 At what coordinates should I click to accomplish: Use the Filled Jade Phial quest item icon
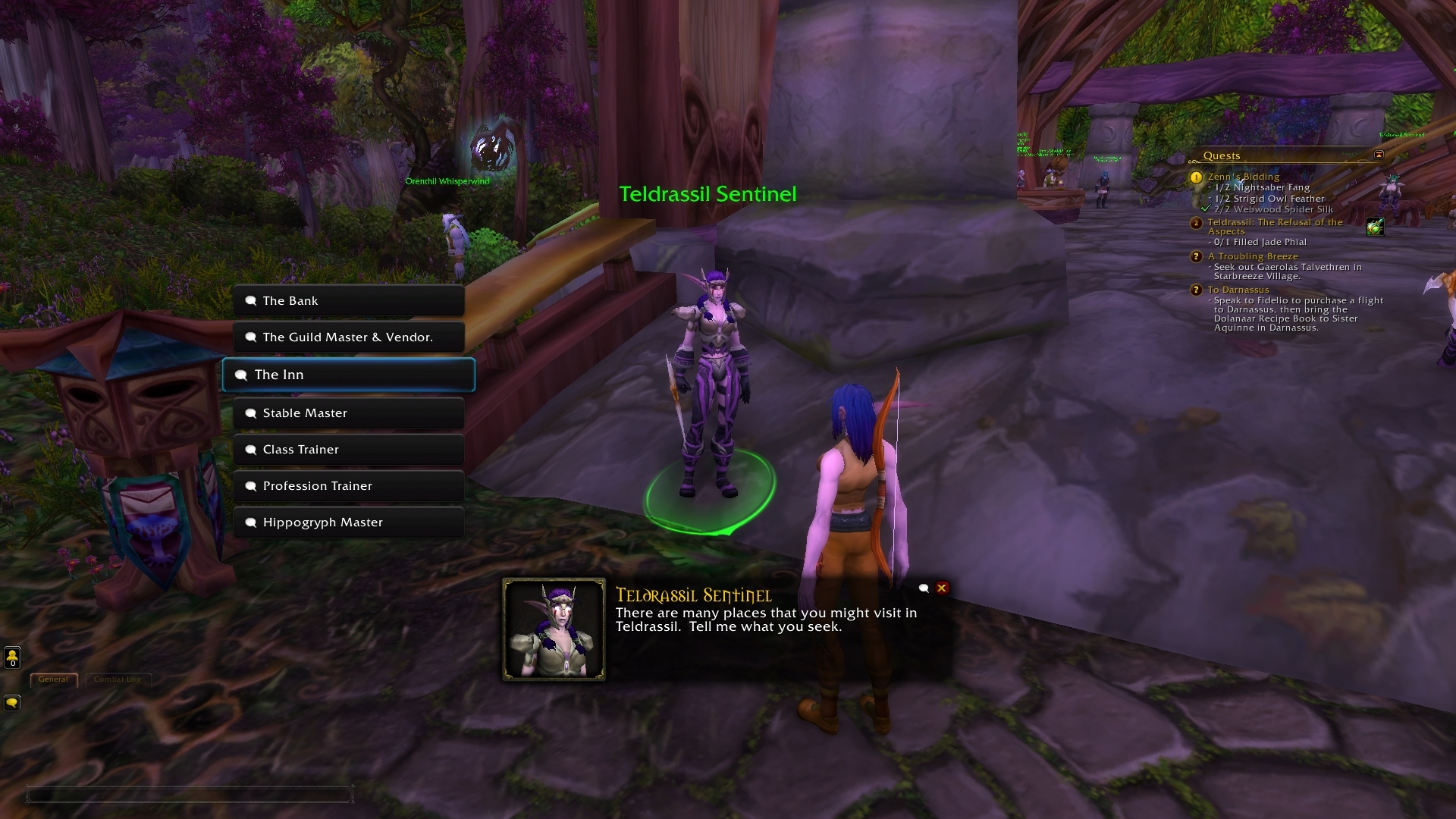coord(1375,227)
